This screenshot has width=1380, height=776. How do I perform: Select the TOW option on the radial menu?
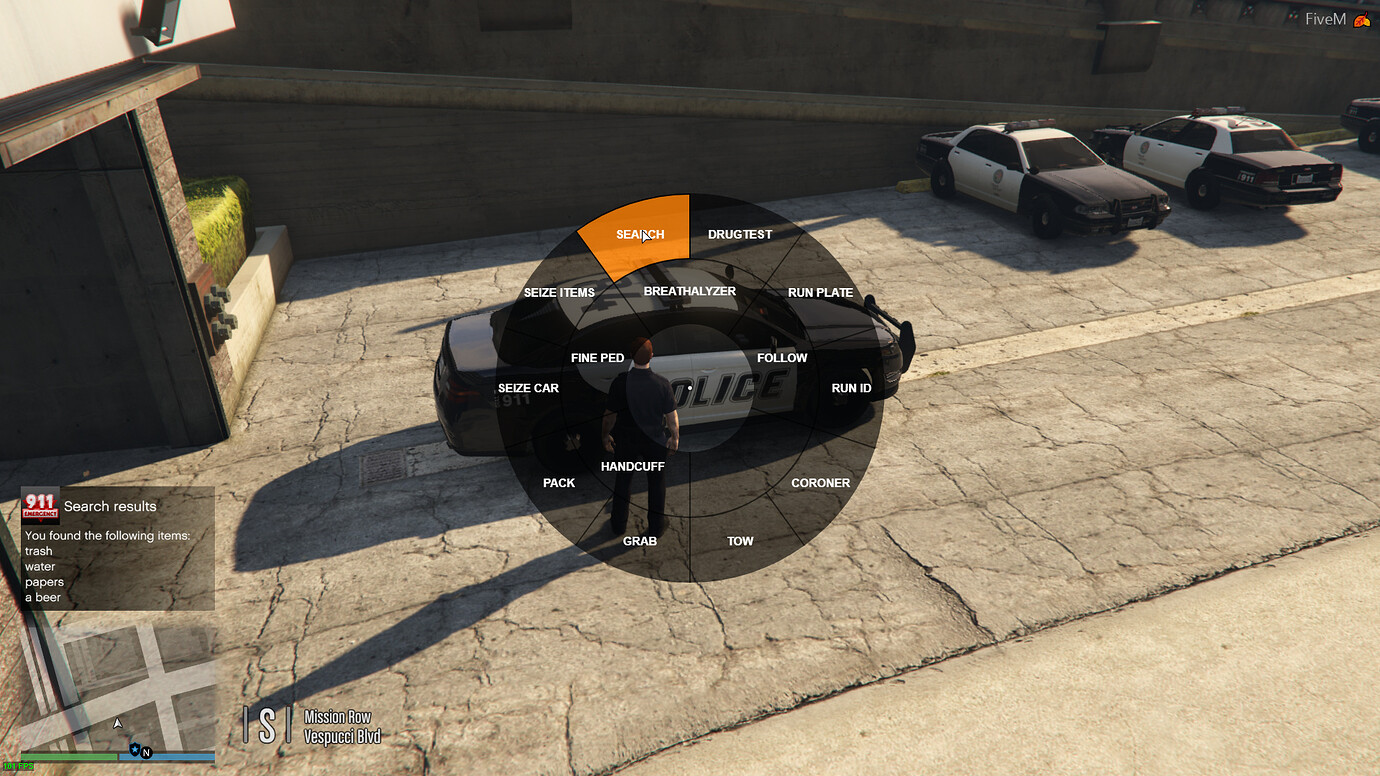740,541
